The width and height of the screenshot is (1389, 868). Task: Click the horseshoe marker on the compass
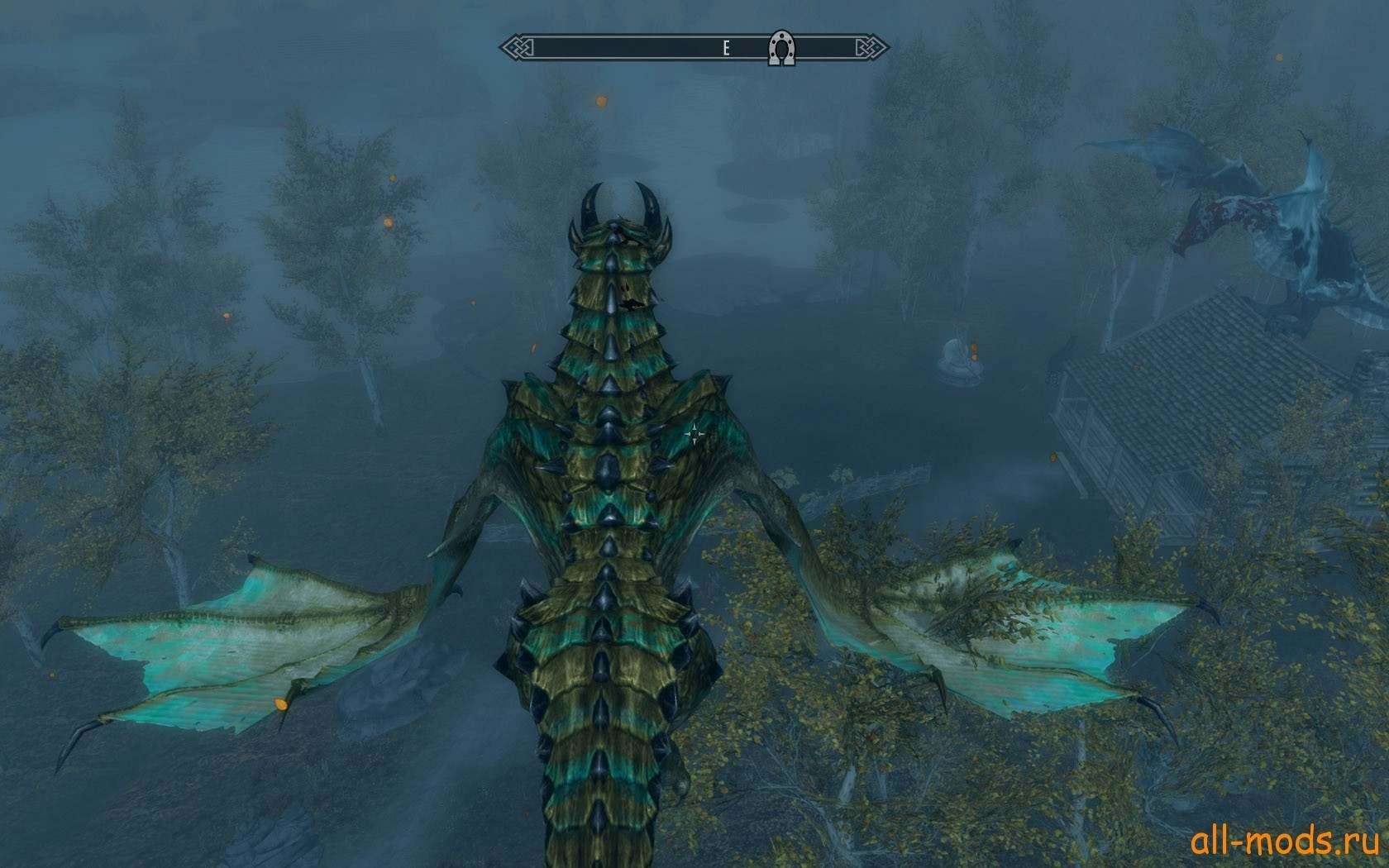click(779, 48)
